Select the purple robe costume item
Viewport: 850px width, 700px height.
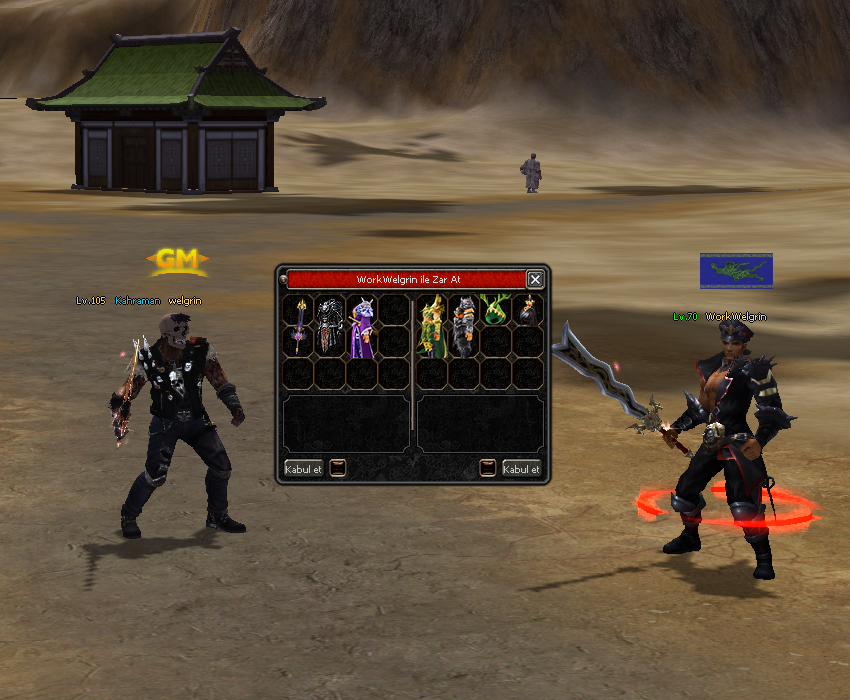[361, 325]
